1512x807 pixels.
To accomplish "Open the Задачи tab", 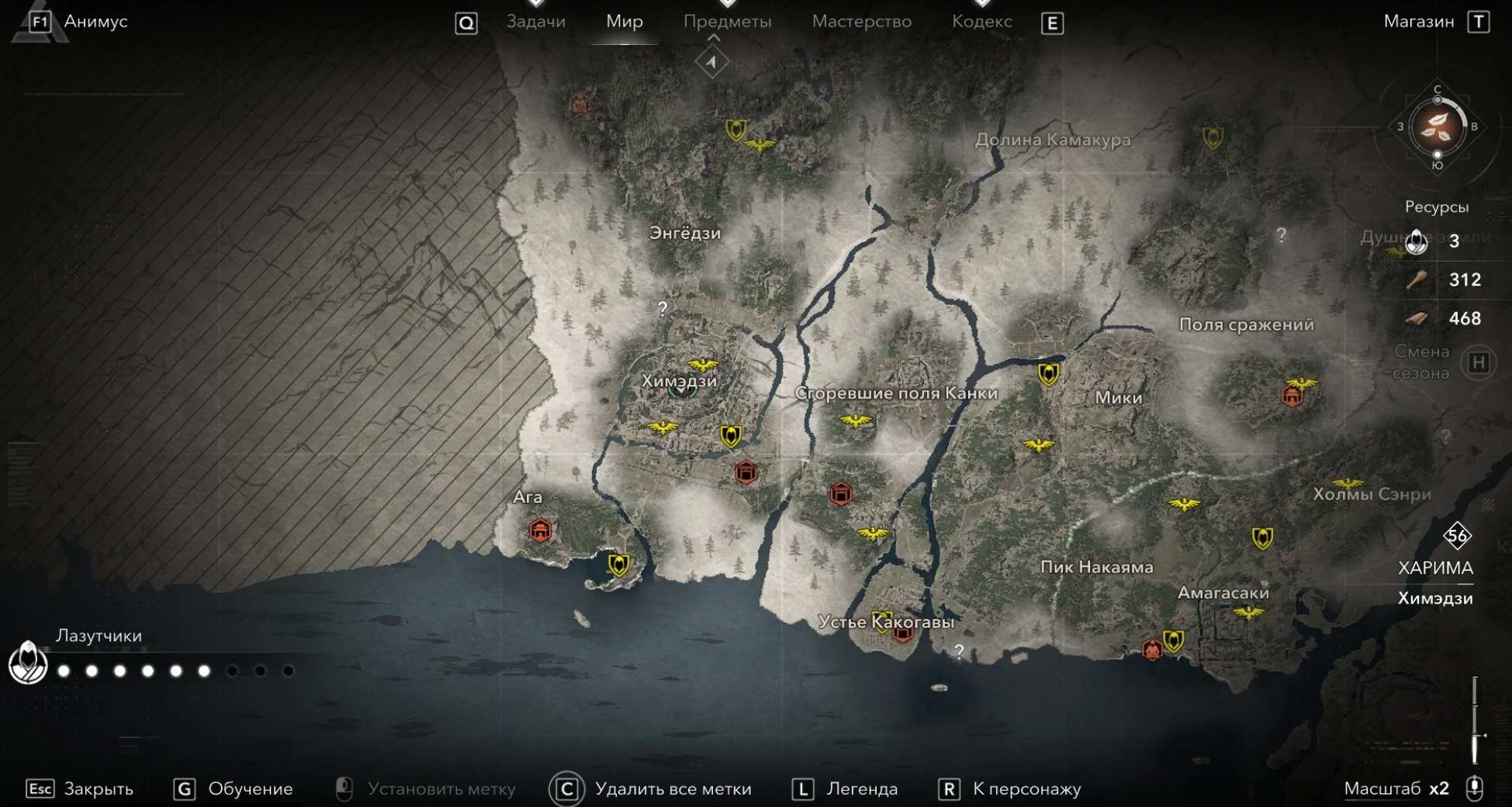I will click(x=535, y=22).
